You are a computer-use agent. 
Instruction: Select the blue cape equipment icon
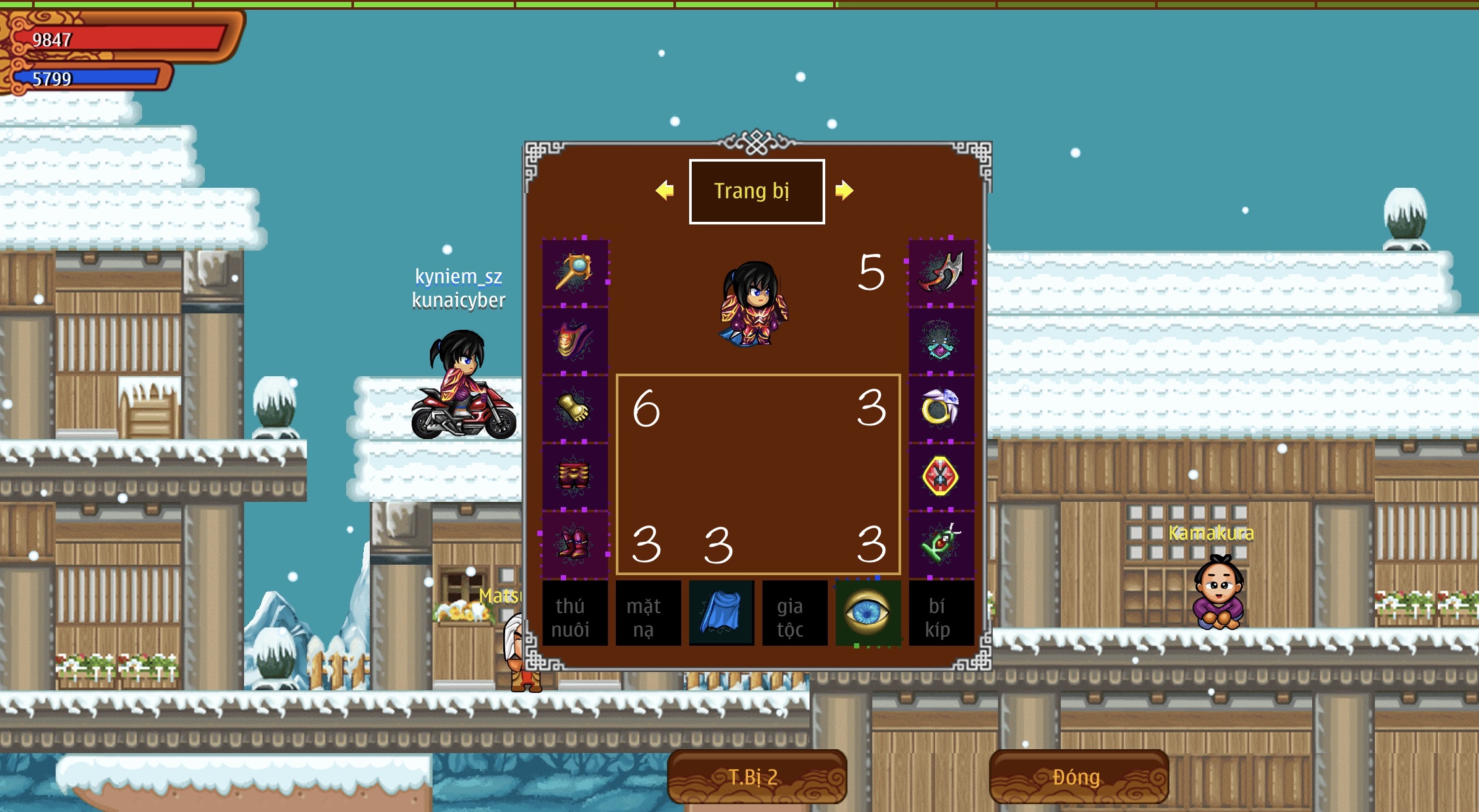pos(721,613)
